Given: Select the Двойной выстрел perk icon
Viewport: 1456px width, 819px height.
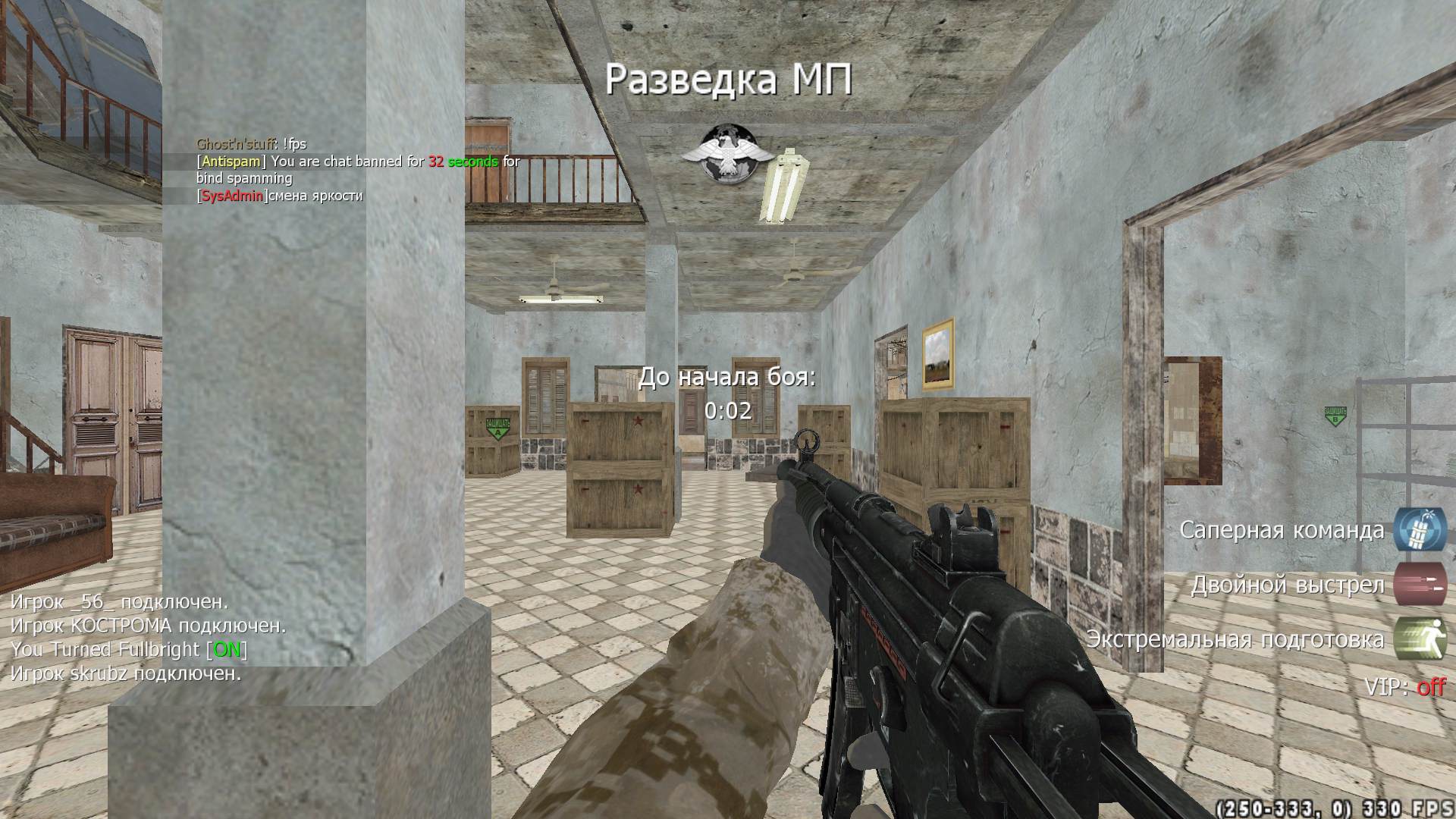Looking at the screenshot, I should tap(1420, 584).
